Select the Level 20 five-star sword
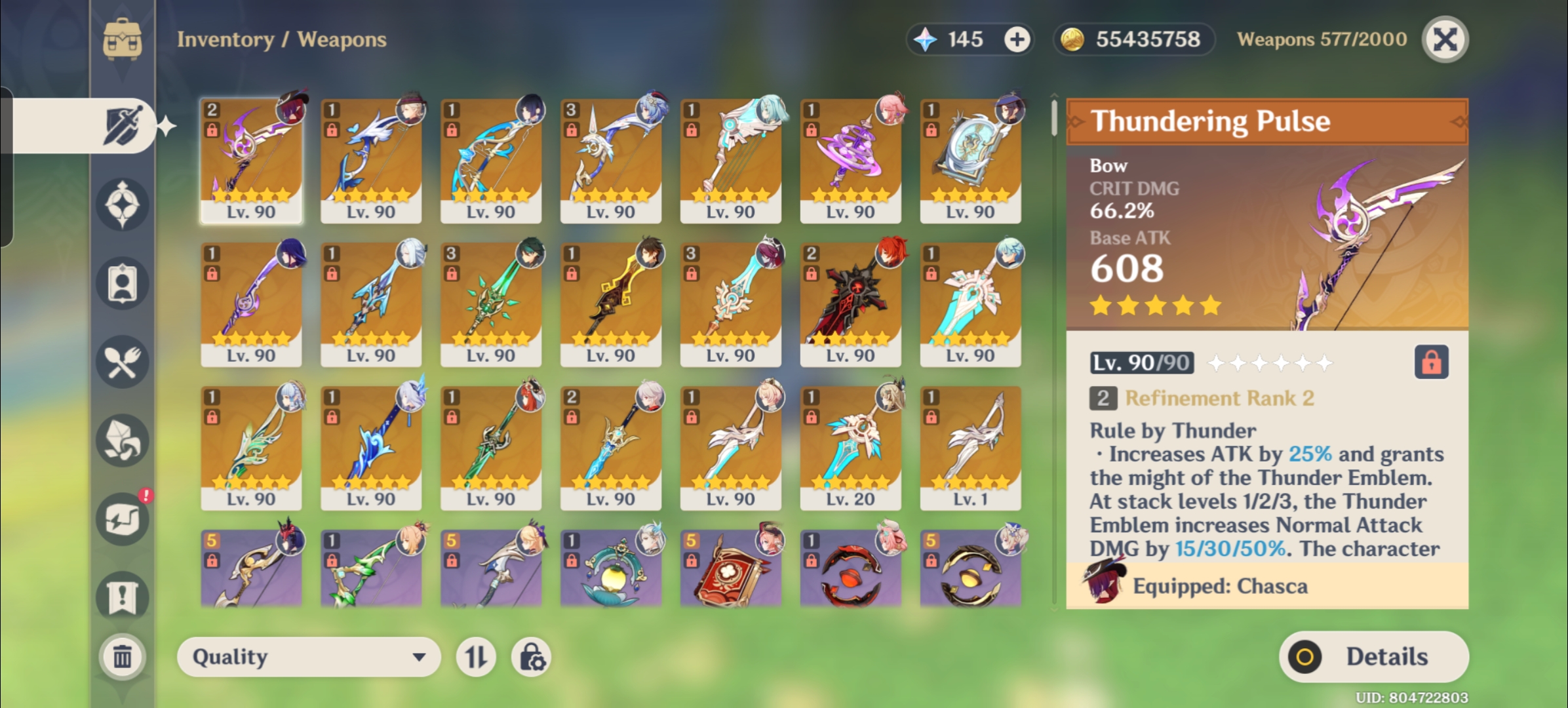 pos(850,448)
